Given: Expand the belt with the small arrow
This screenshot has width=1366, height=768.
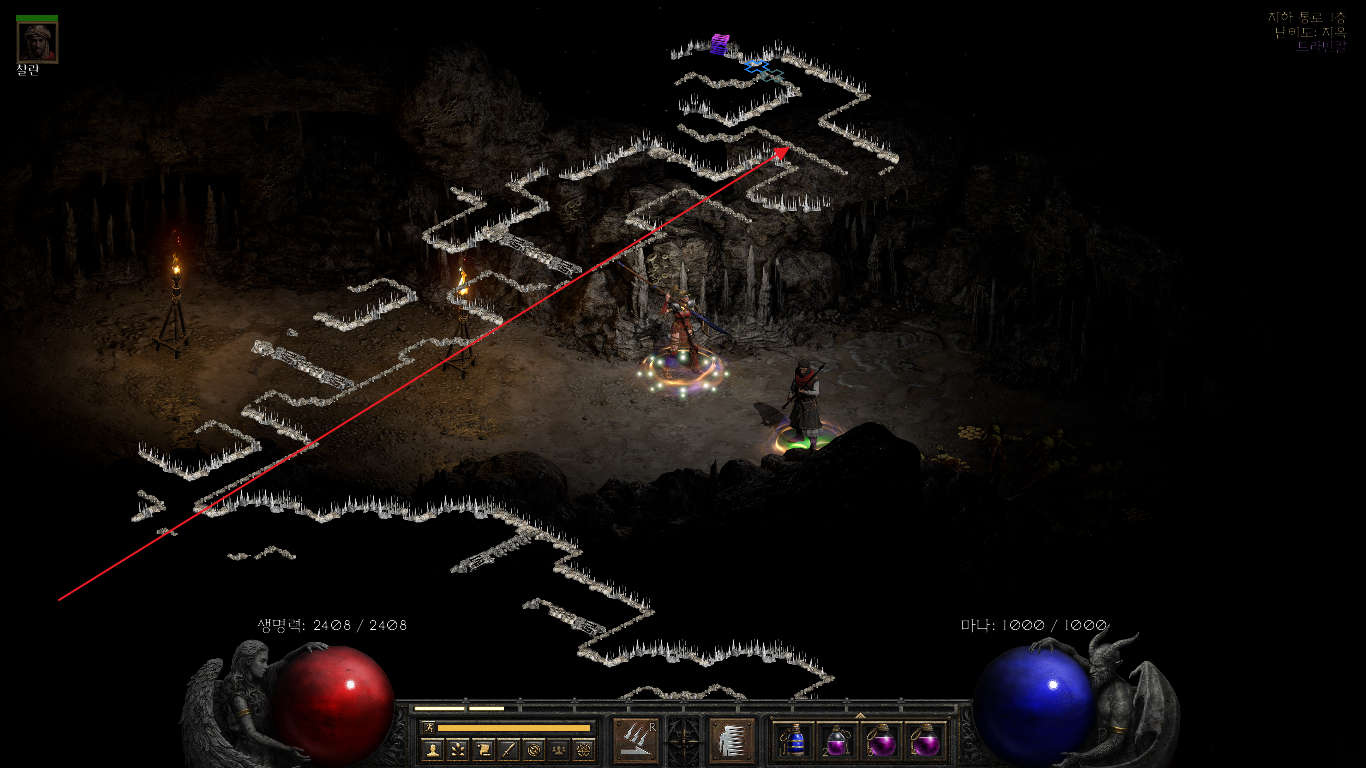Looking at the screenshot, I should [860, 715].
